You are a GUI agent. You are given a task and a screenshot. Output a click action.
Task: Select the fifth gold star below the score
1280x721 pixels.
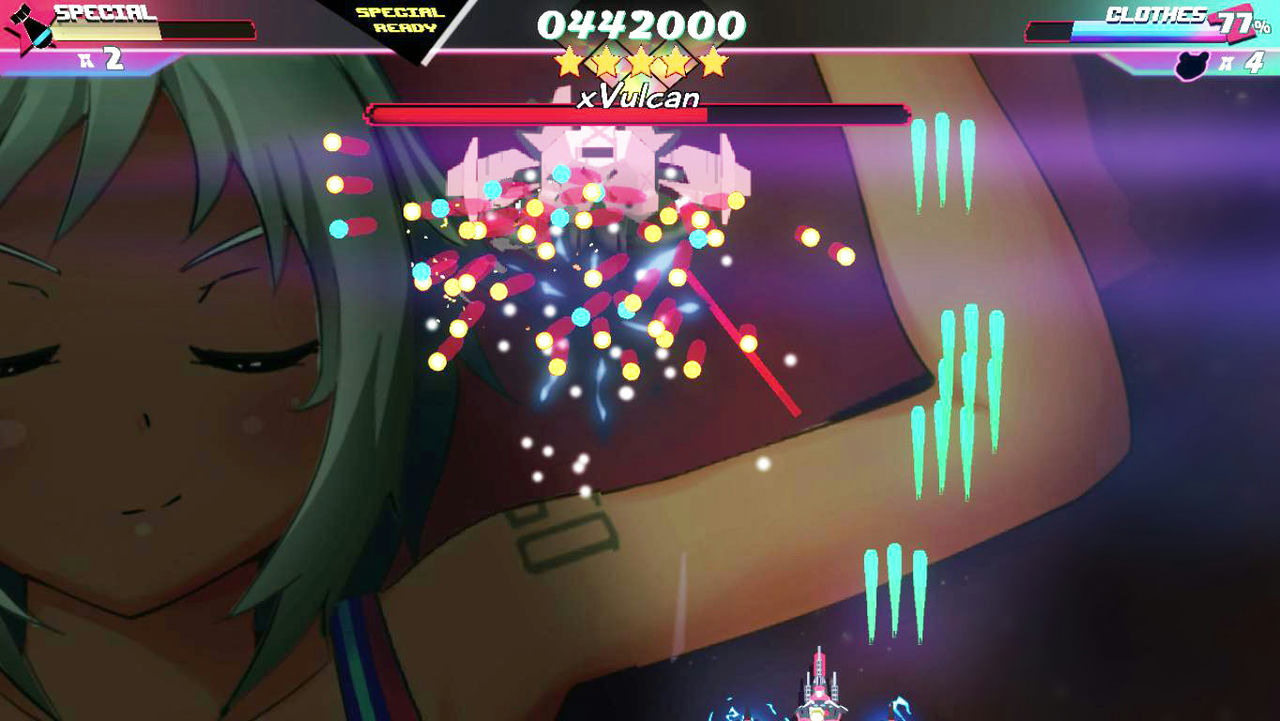point(711,60)
